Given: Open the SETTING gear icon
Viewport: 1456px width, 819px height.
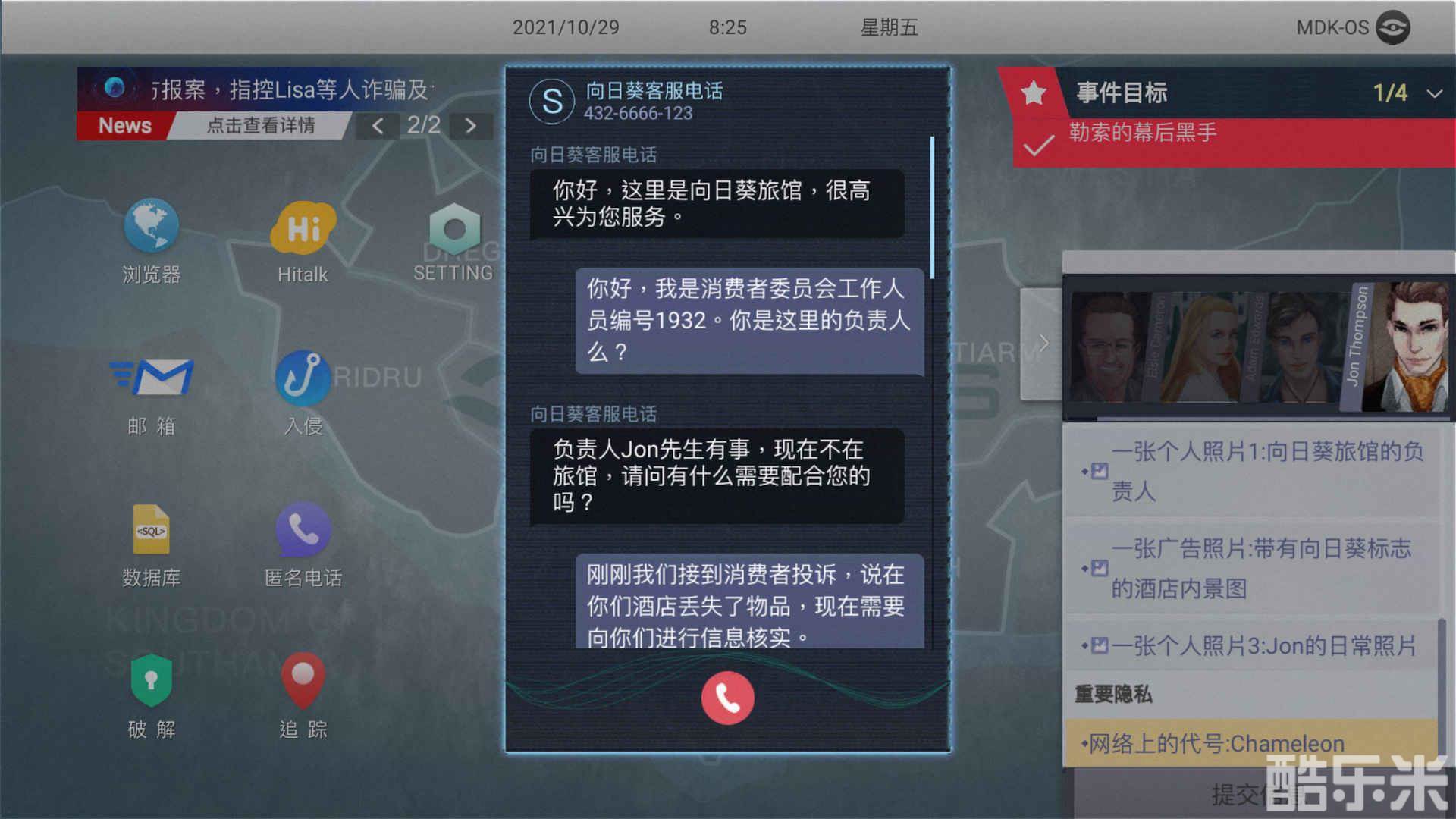Looking at the screenshot, I should coord(453,227).
